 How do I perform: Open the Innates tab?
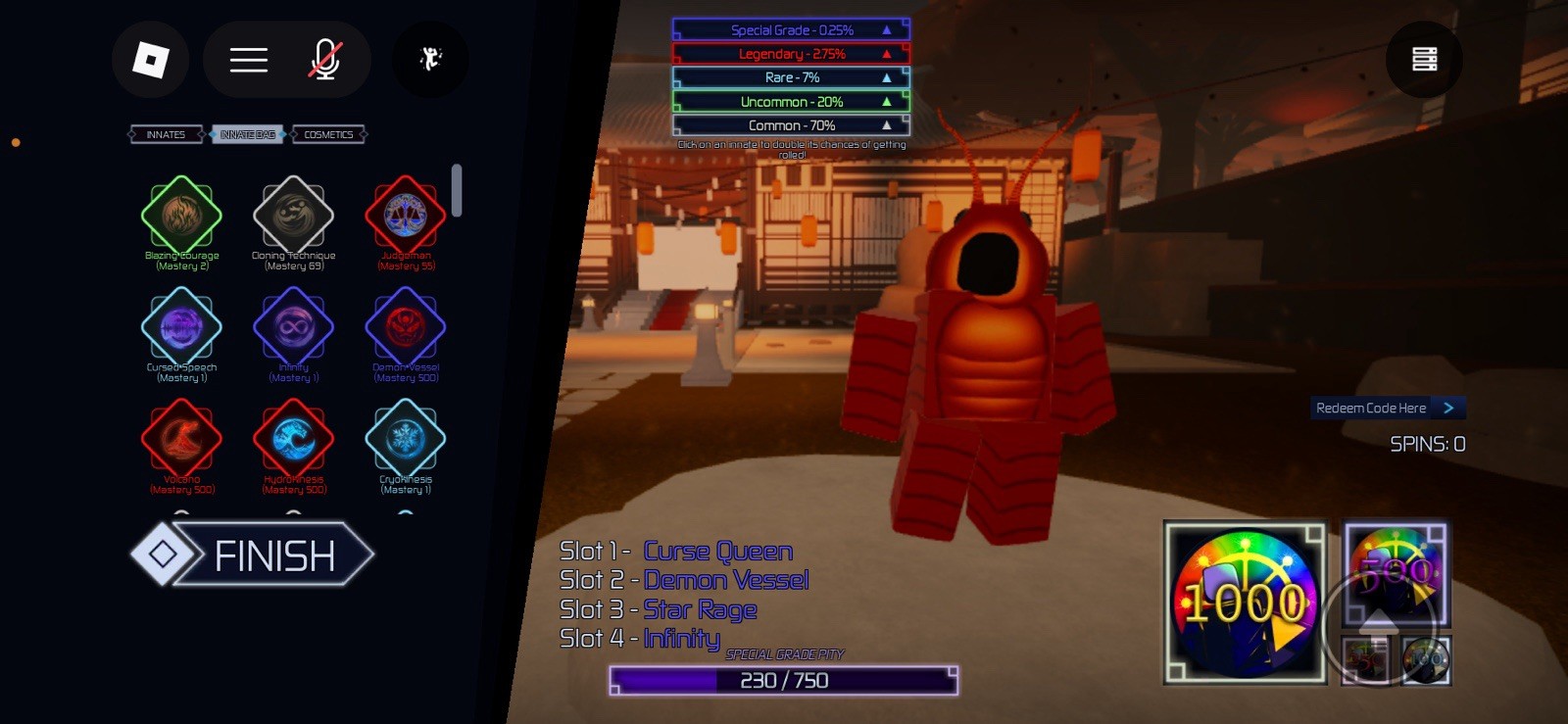pyautogui.click(x=165, y=134)
